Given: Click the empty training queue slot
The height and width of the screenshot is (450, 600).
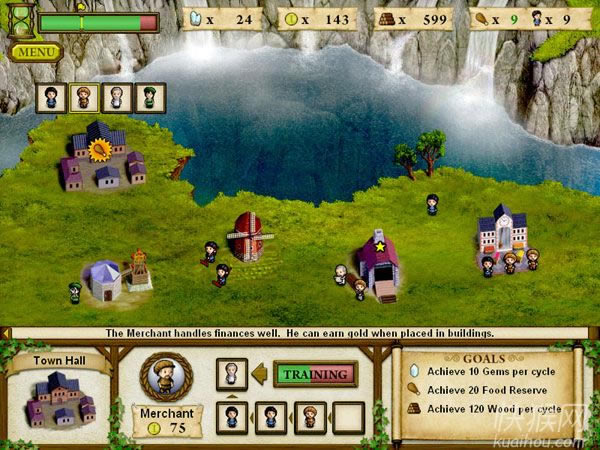Looking at the screenshot, I should click(x=348, y=417).
